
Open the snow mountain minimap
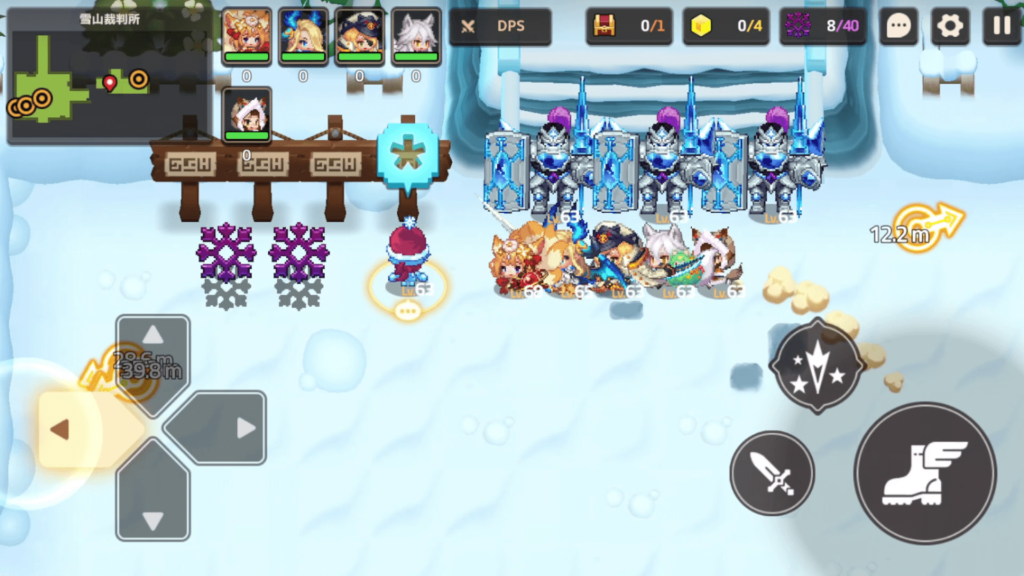click(x=108, y=77)
